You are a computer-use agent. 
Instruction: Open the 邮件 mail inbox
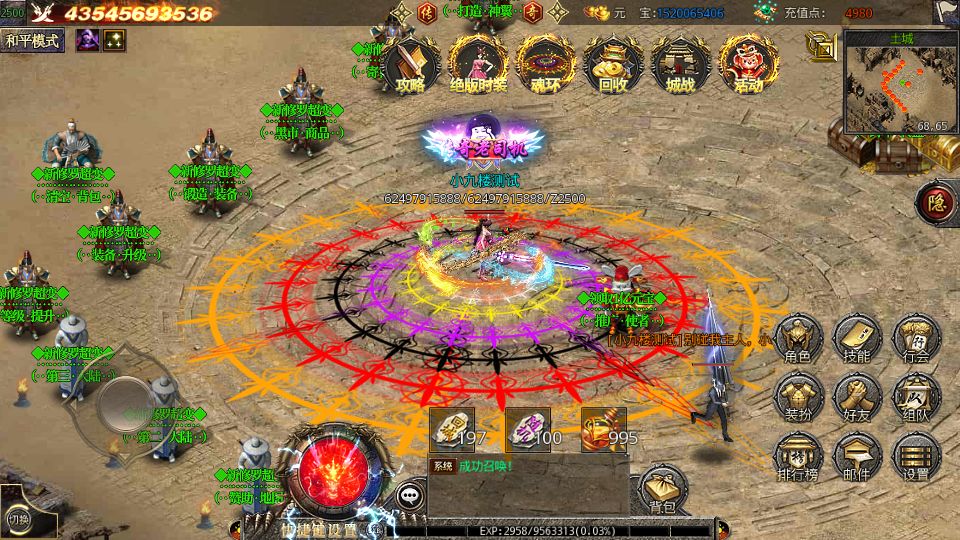click(857, 456)
